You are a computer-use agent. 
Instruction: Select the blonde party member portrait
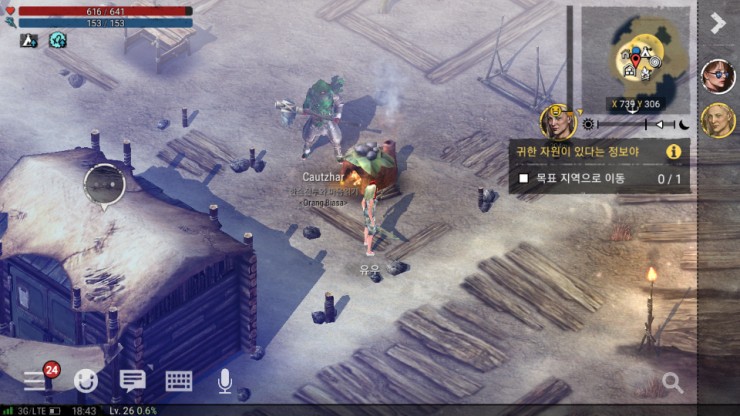[717, 120]
